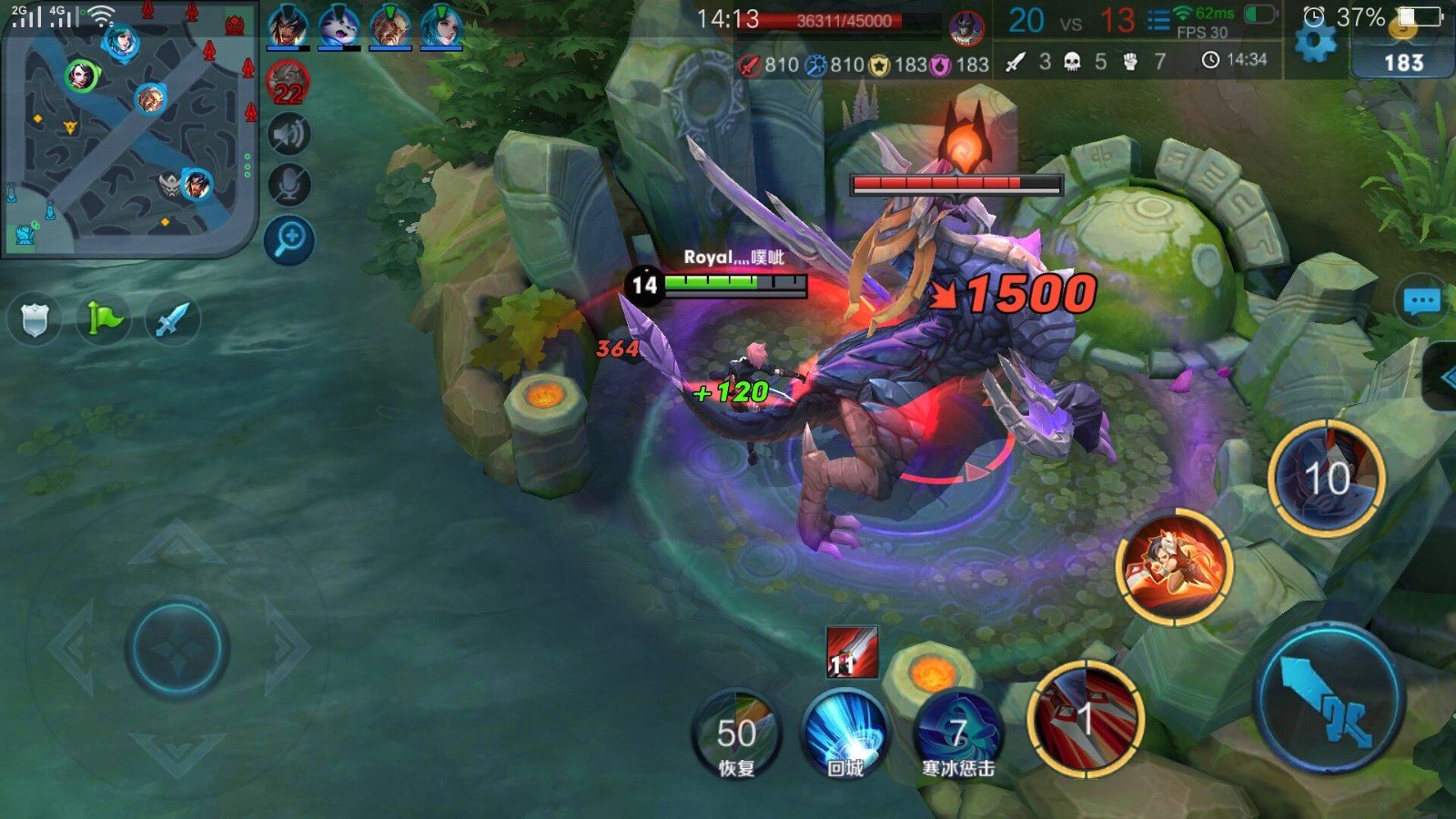Toggle the speaker sound button
1456x819 pixels.
[289, 135]
